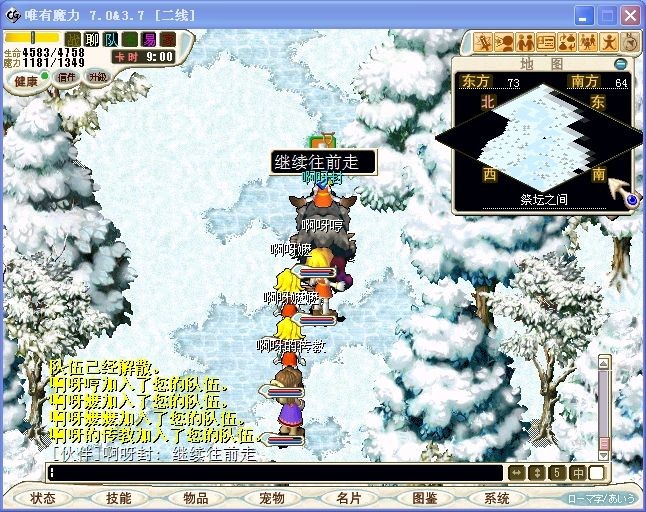Open the 图鉴 album menu
Screen dimensions: 646x512
tap(424, 498)
